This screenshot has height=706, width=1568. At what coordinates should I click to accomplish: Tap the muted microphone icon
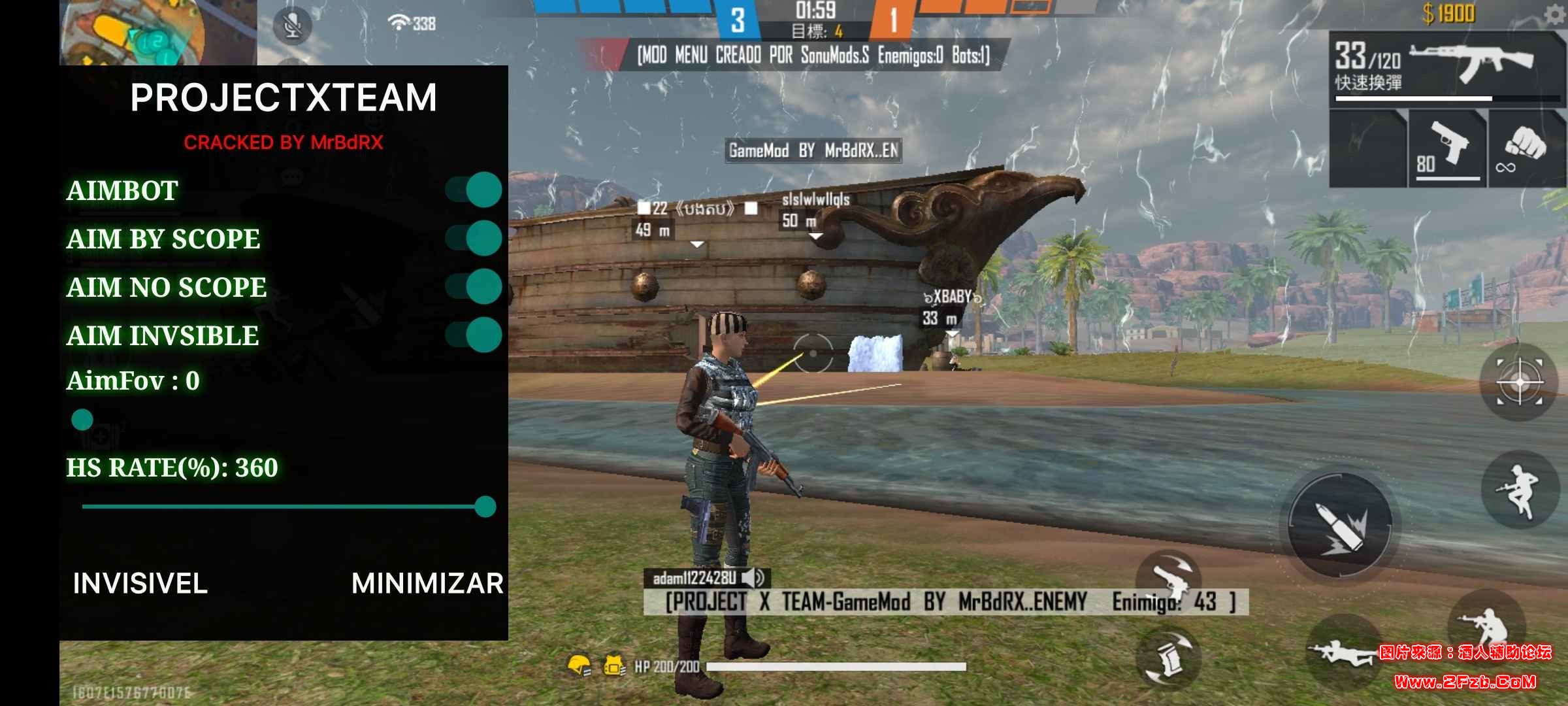pos(292,25)
